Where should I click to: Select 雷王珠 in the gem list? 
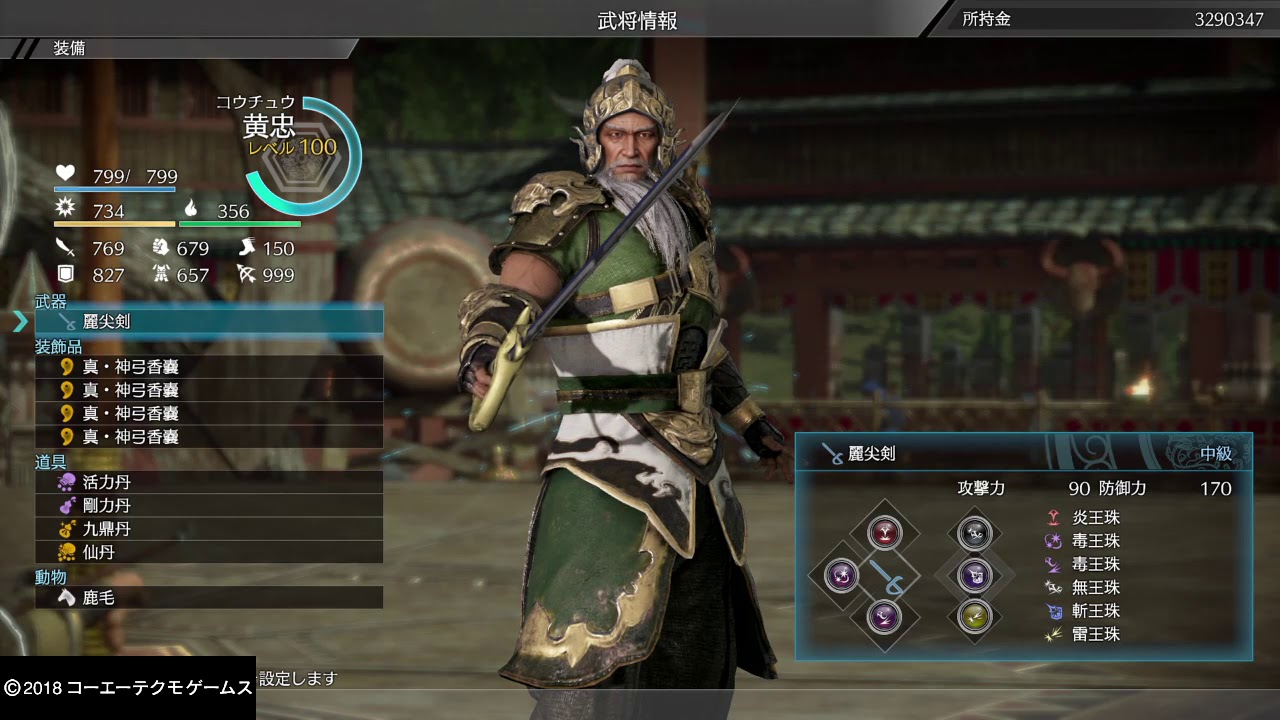(x=1094, y=634)
